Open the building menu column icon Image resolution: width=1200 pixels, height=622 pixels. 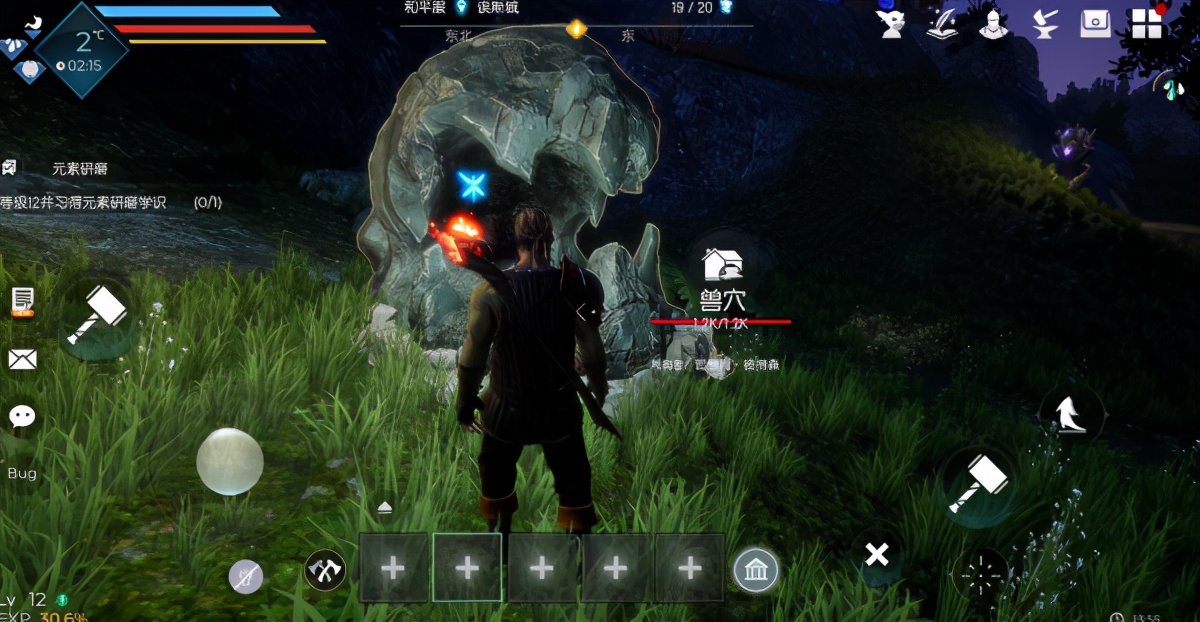pos(756,571)
